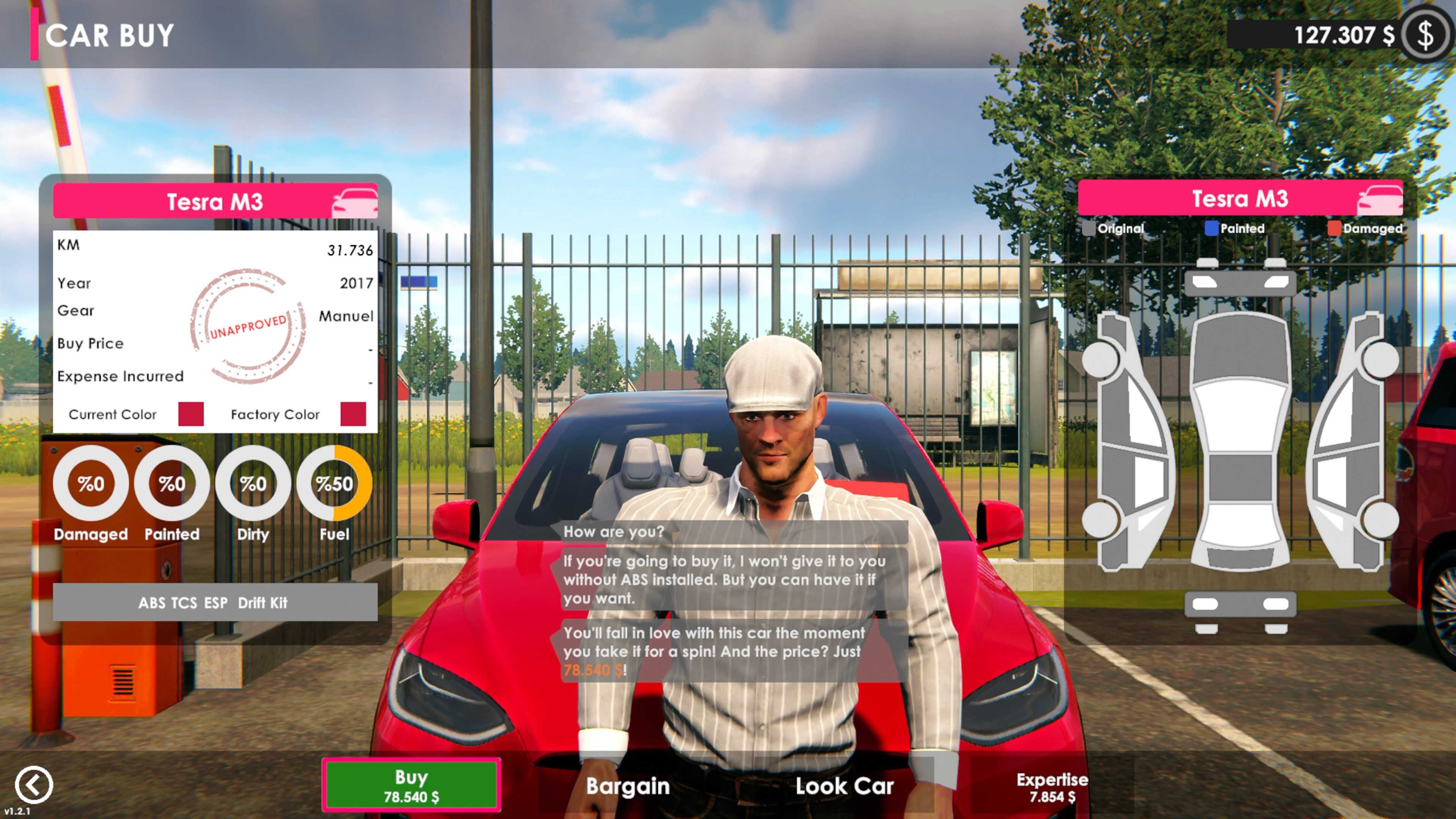Choose Look Car to inspect the vehicle

click(844, 786)
